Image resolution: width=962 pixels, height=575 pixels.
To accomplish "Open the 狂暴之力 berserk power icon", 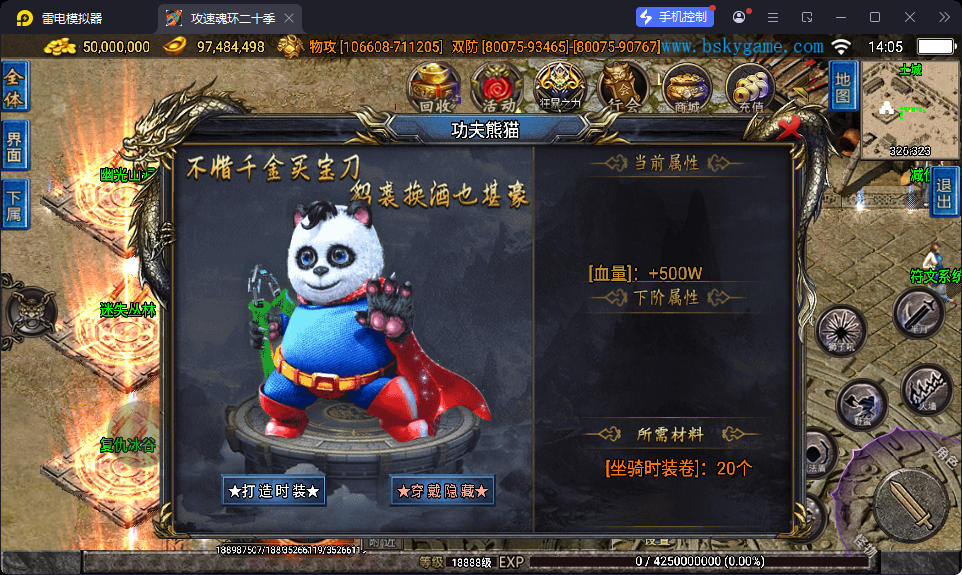I will [x=561, y=86].
